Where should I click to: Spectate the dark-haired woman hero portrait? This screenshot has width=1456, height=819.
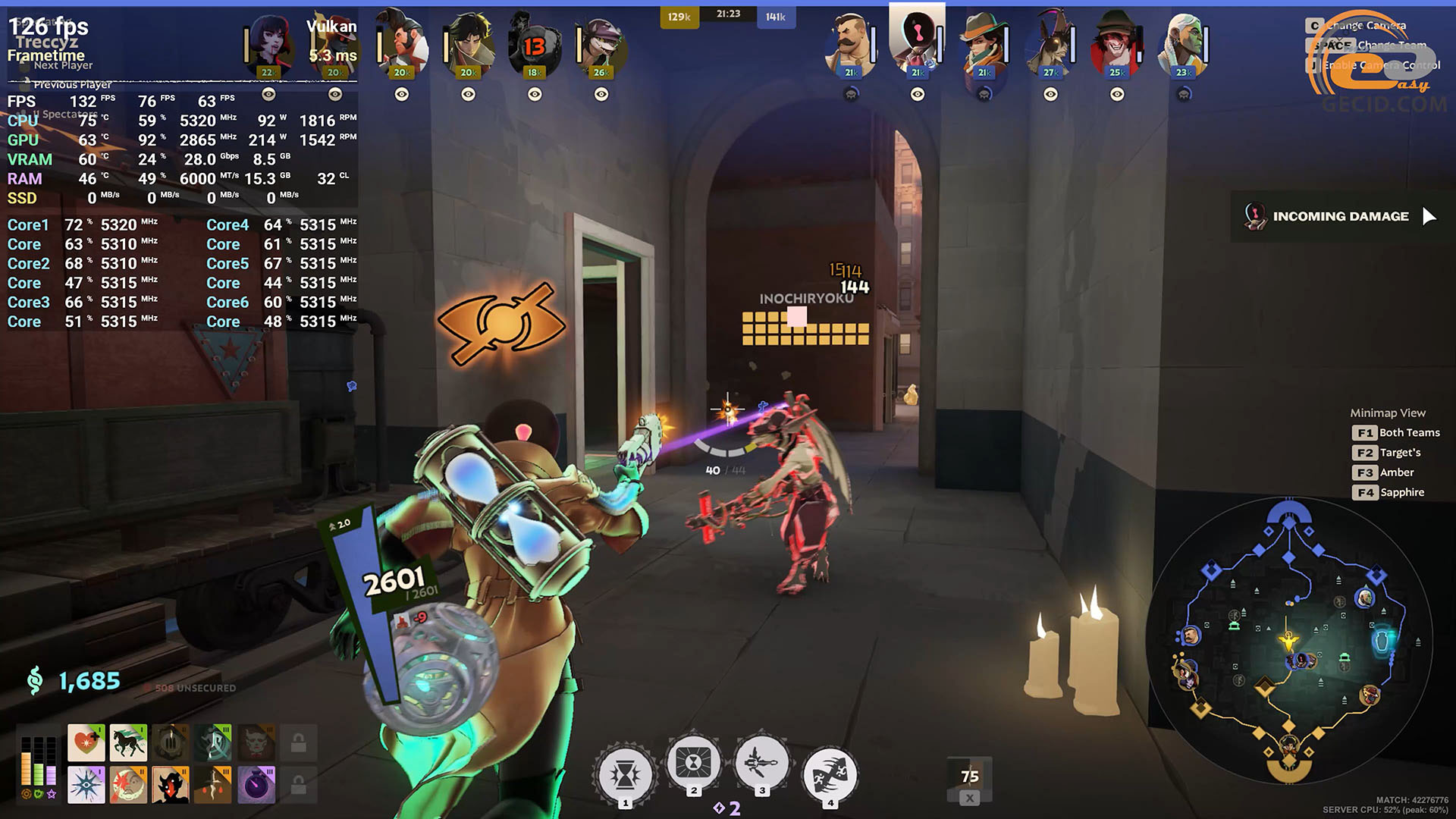tap(269, 45)
